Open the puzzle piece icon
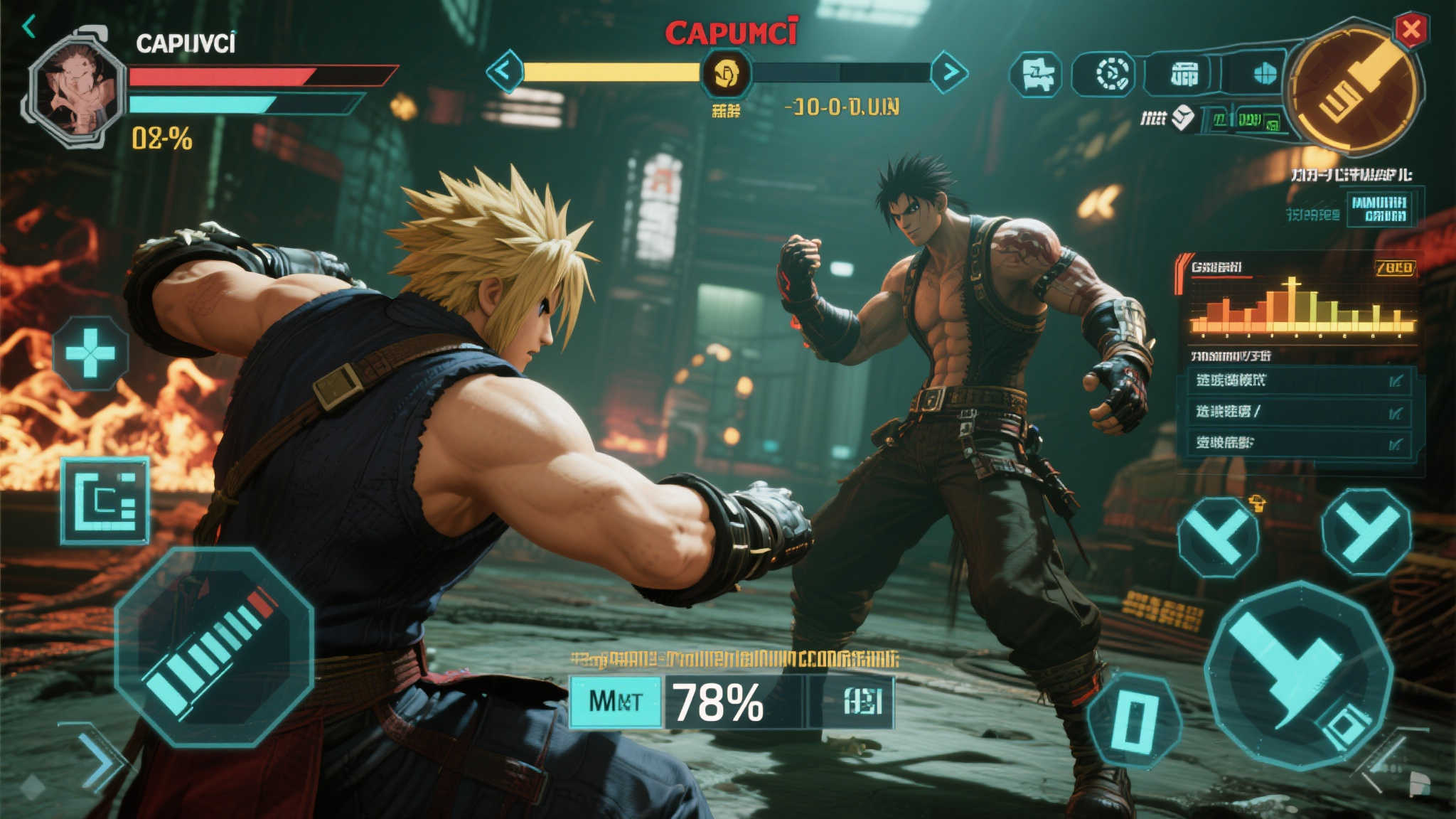Screen dimensions: 1456x819 1037,75
